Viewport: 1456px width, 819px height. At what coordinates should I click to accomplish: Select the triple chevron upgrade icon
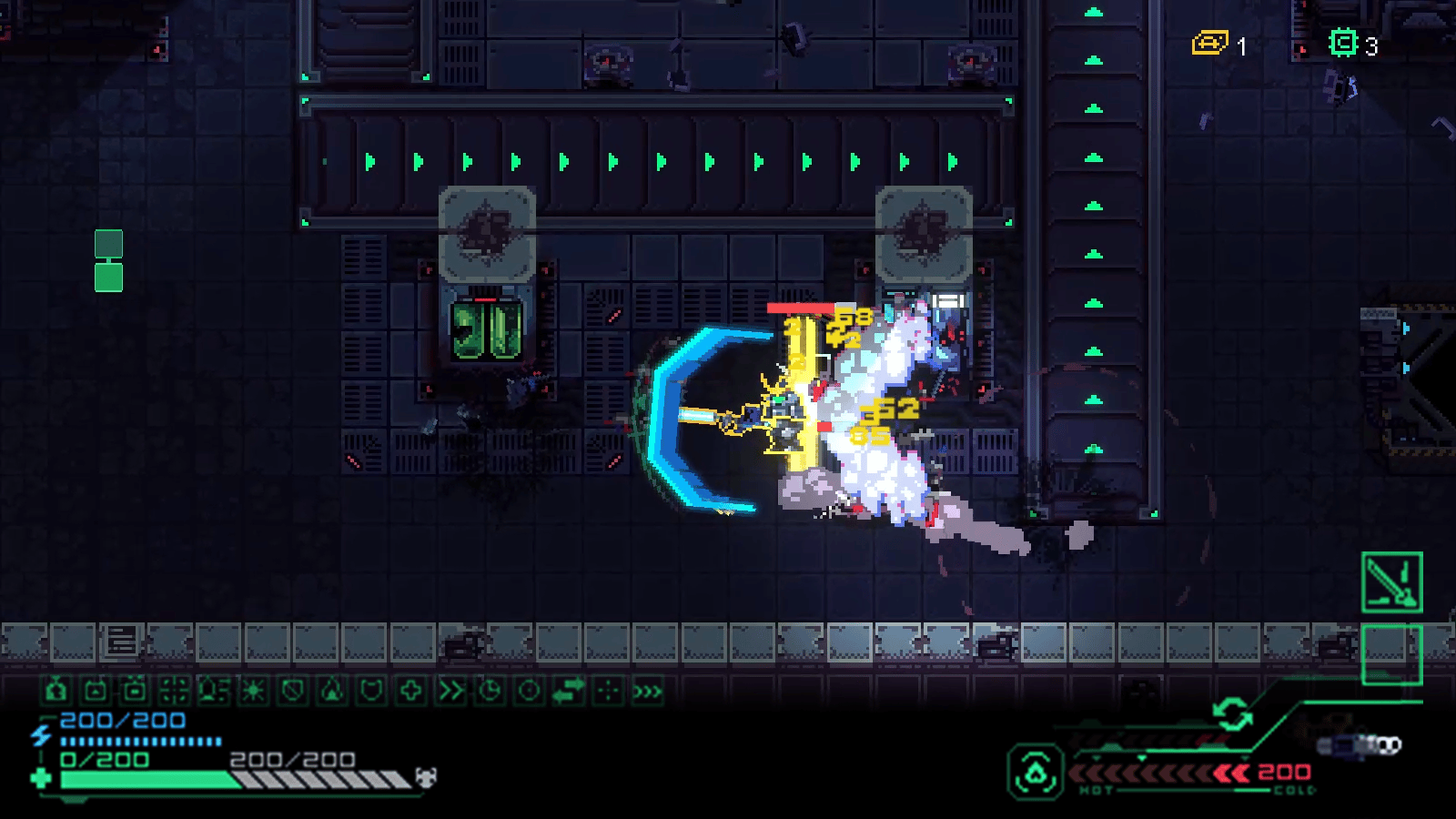647,692
